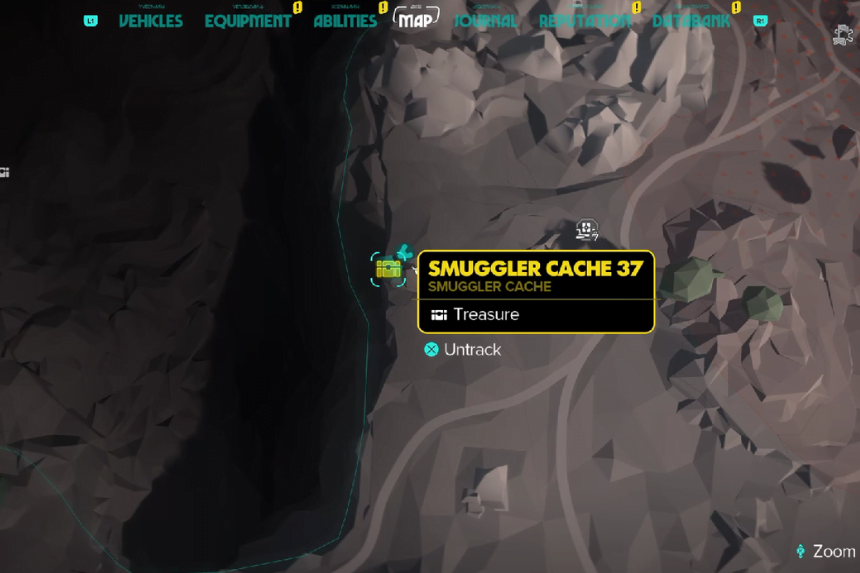Switch to the Databank tab
This screenshot has width=860, height=573.
(x=692, y=21)
